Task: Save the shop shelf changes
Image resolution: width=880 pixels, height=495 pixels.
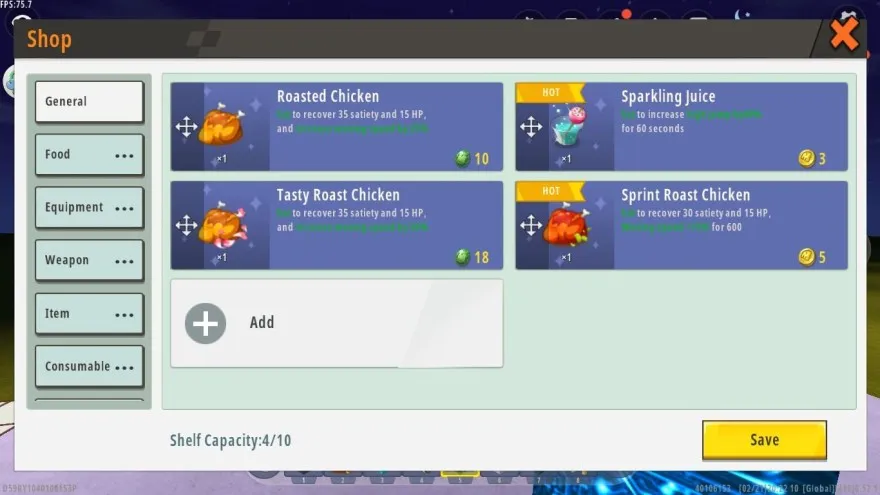Action: (x=764, y=440)
